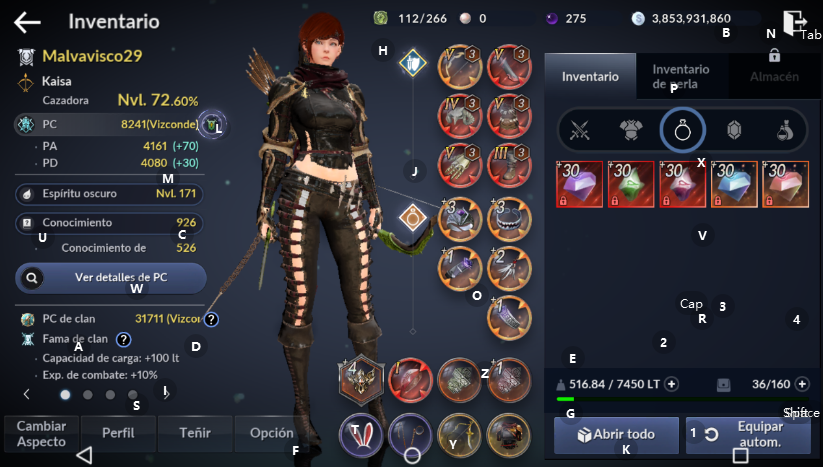
Task: Select the crossed swords weapon filter
Action: 580,129
